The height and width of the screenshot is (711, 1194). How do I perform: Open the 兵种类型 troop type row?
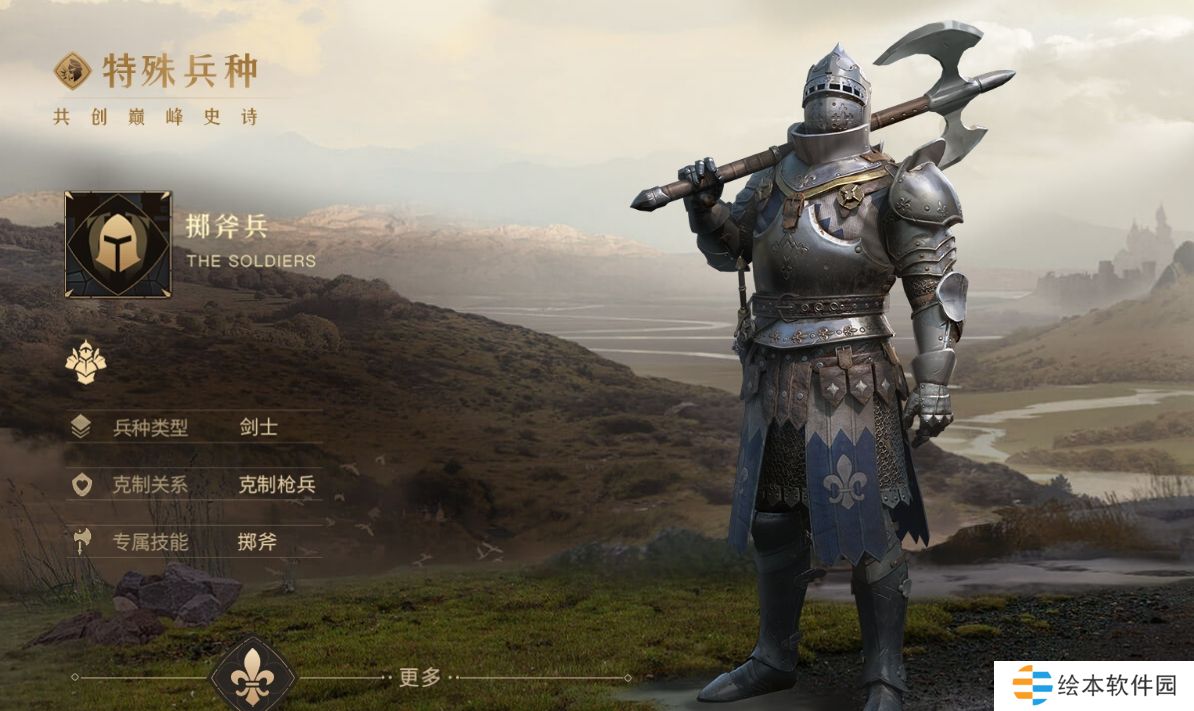[196, 428]
